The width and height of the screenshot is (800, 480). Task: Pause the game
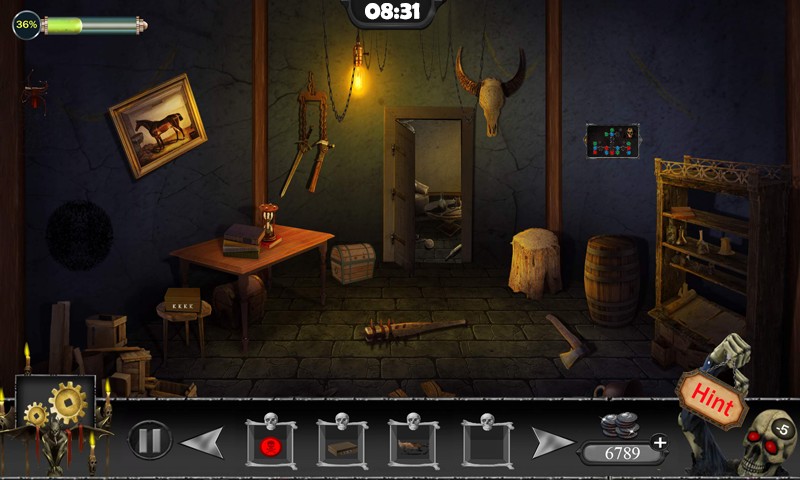[x=149, y=439]
